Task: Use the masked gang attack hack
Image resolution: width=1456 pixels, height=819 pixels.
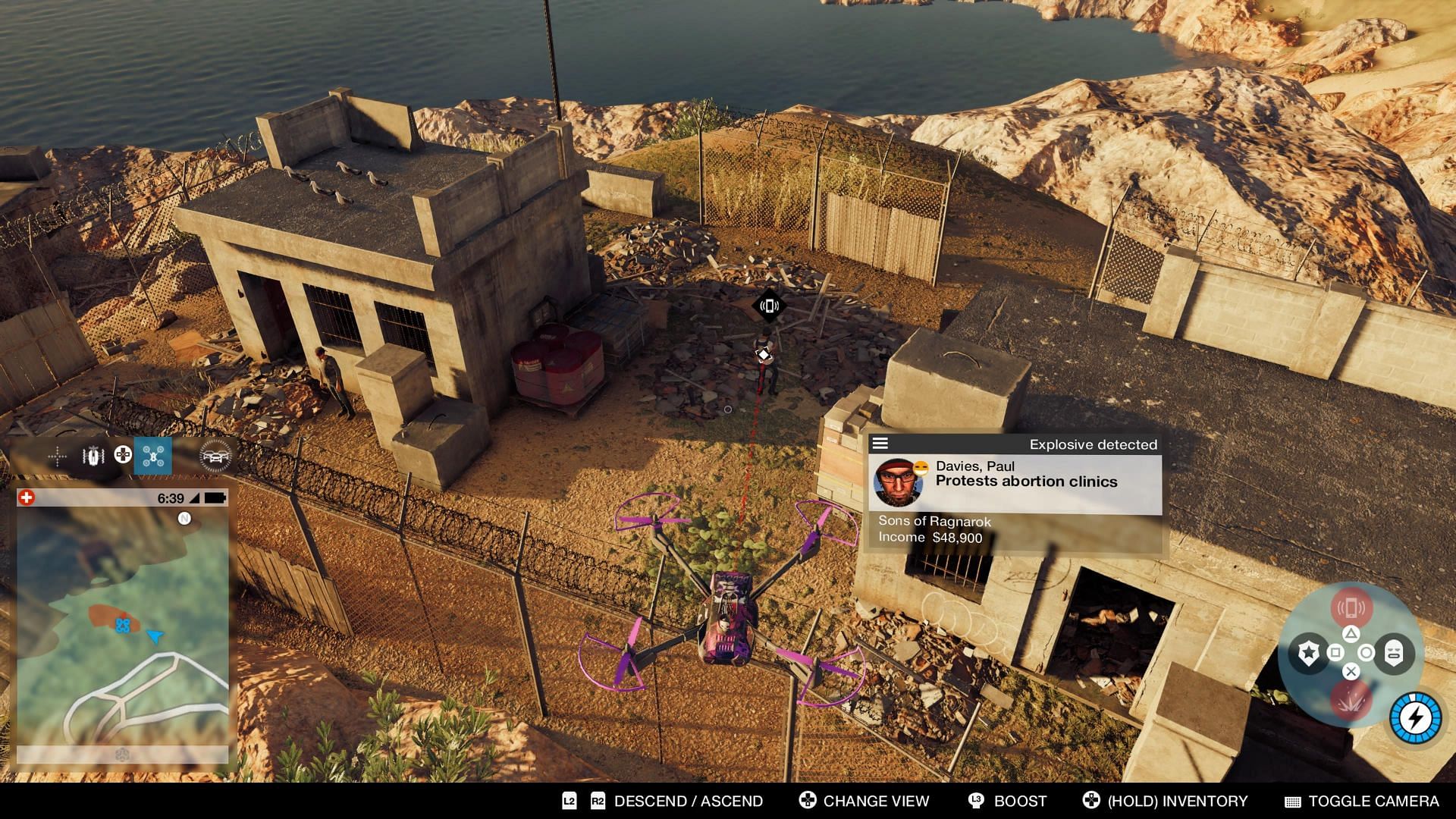Action: click(1394, 653)
